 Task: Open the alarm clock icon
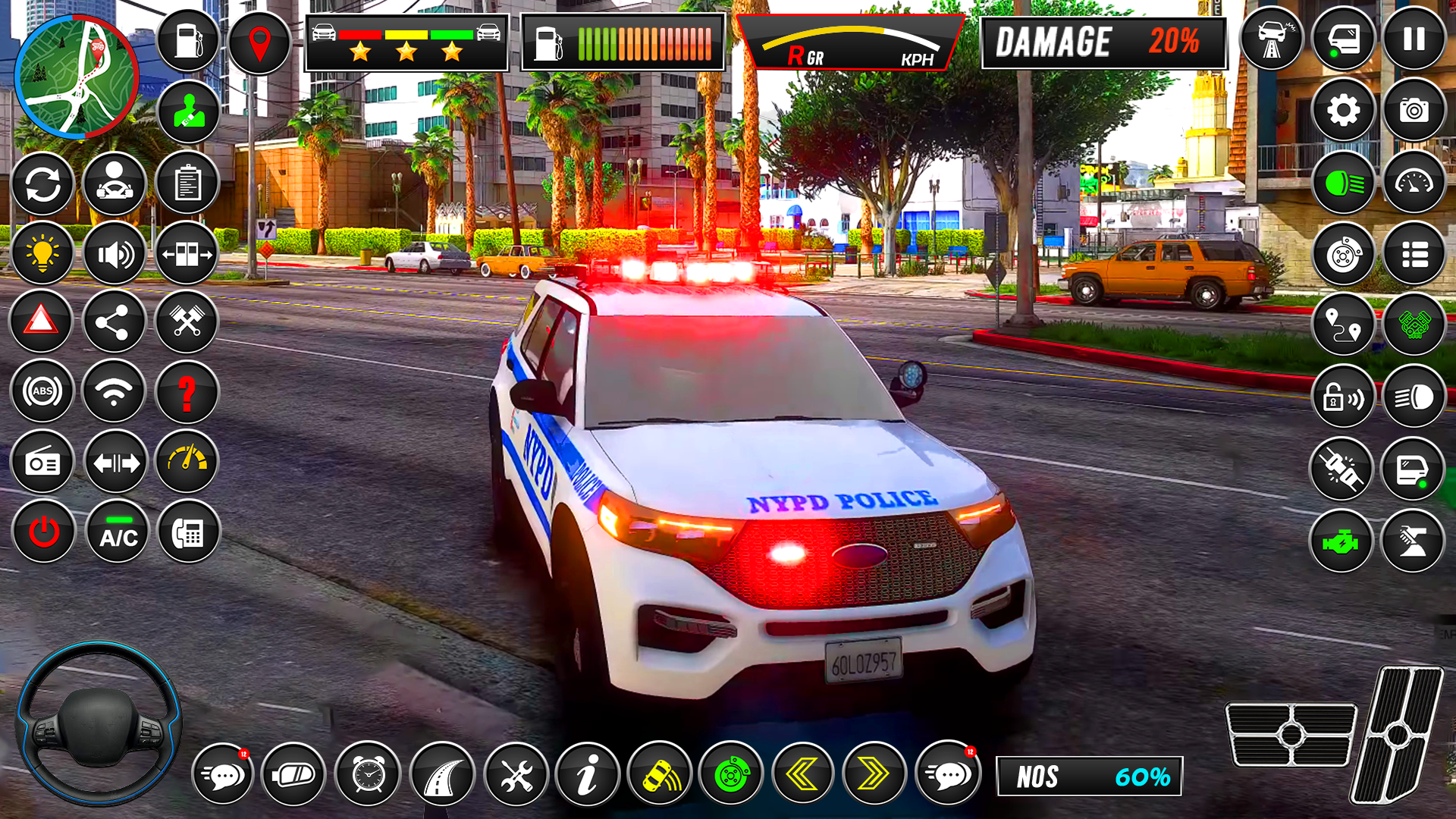point(368,774)
